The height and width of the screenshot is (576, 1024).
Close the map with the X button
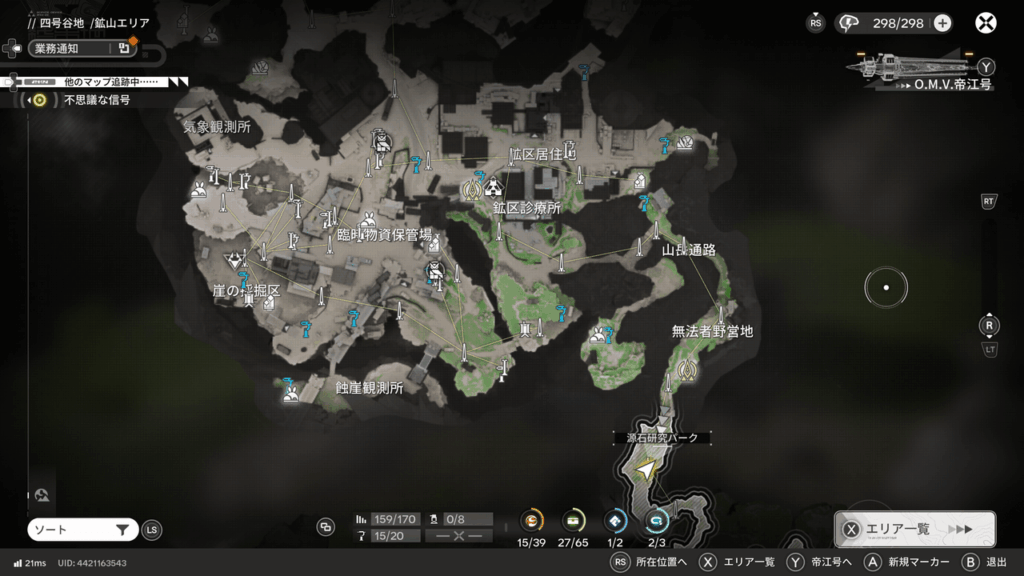click(x=986, y=23)
